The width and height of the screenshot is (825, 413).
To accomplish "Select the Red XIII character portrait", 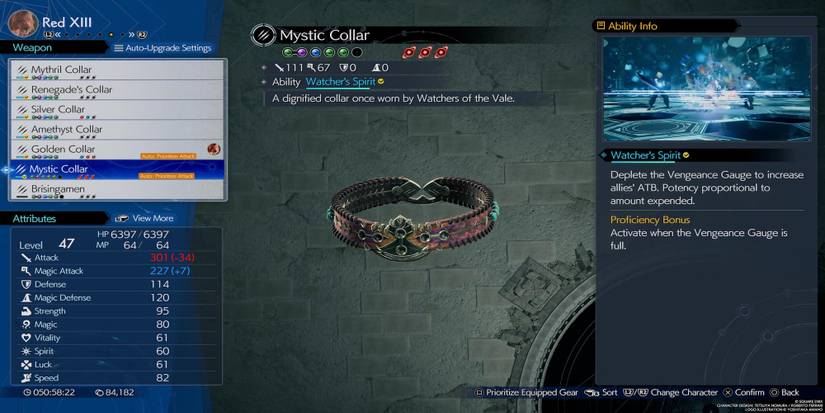I will click(24, 24).
